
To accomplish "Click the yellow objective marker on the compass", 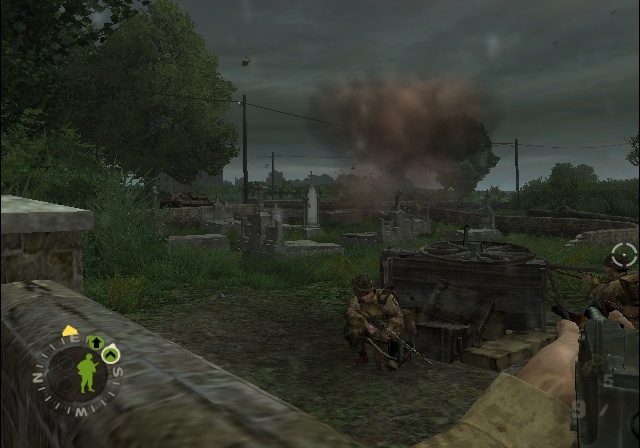I will tap(70, 331).
